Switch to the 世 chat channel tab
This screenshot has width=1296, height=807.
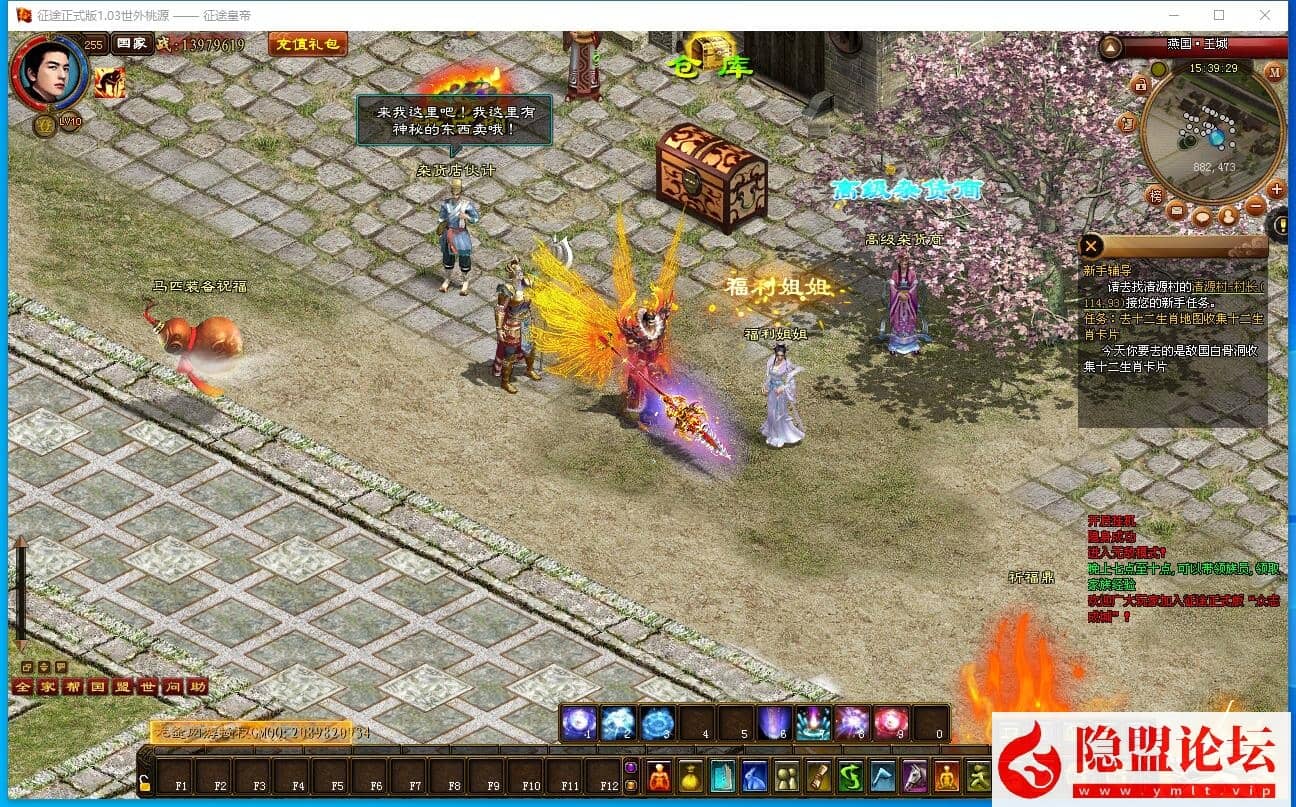(149, 685)
